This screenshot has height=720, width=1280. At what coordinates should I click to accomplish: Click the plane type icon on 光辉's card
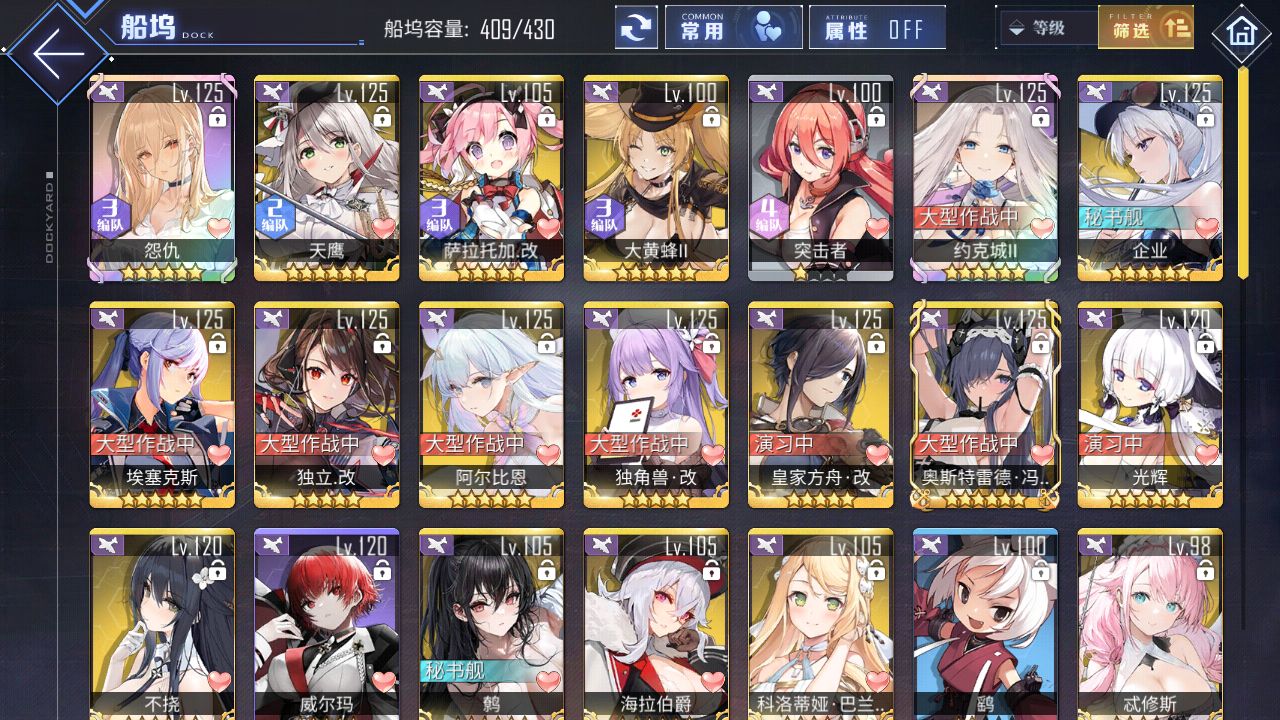tap(1095, 318)
